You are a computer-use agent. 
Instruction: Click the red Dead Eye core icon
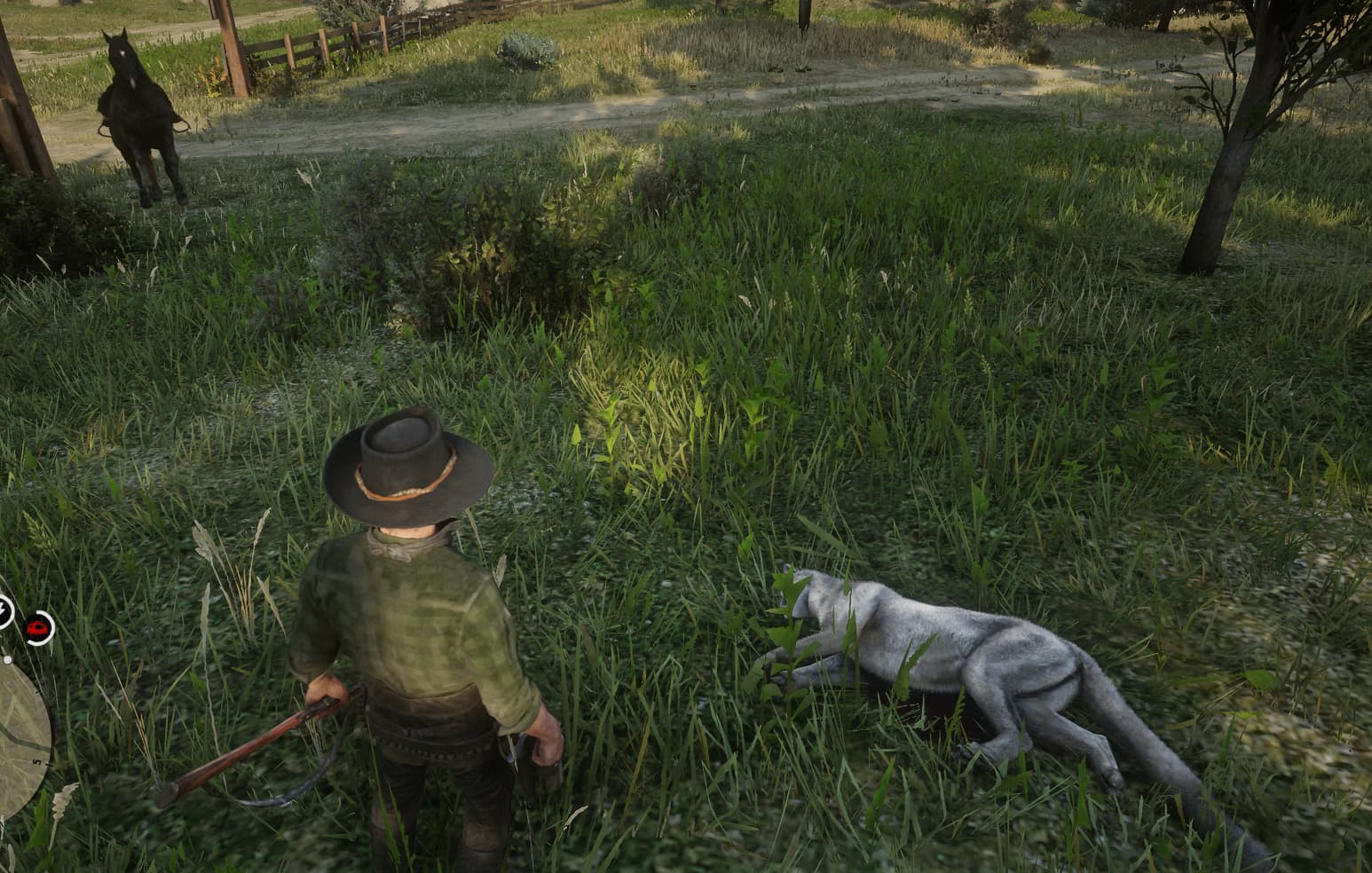[x=38, y=628]
